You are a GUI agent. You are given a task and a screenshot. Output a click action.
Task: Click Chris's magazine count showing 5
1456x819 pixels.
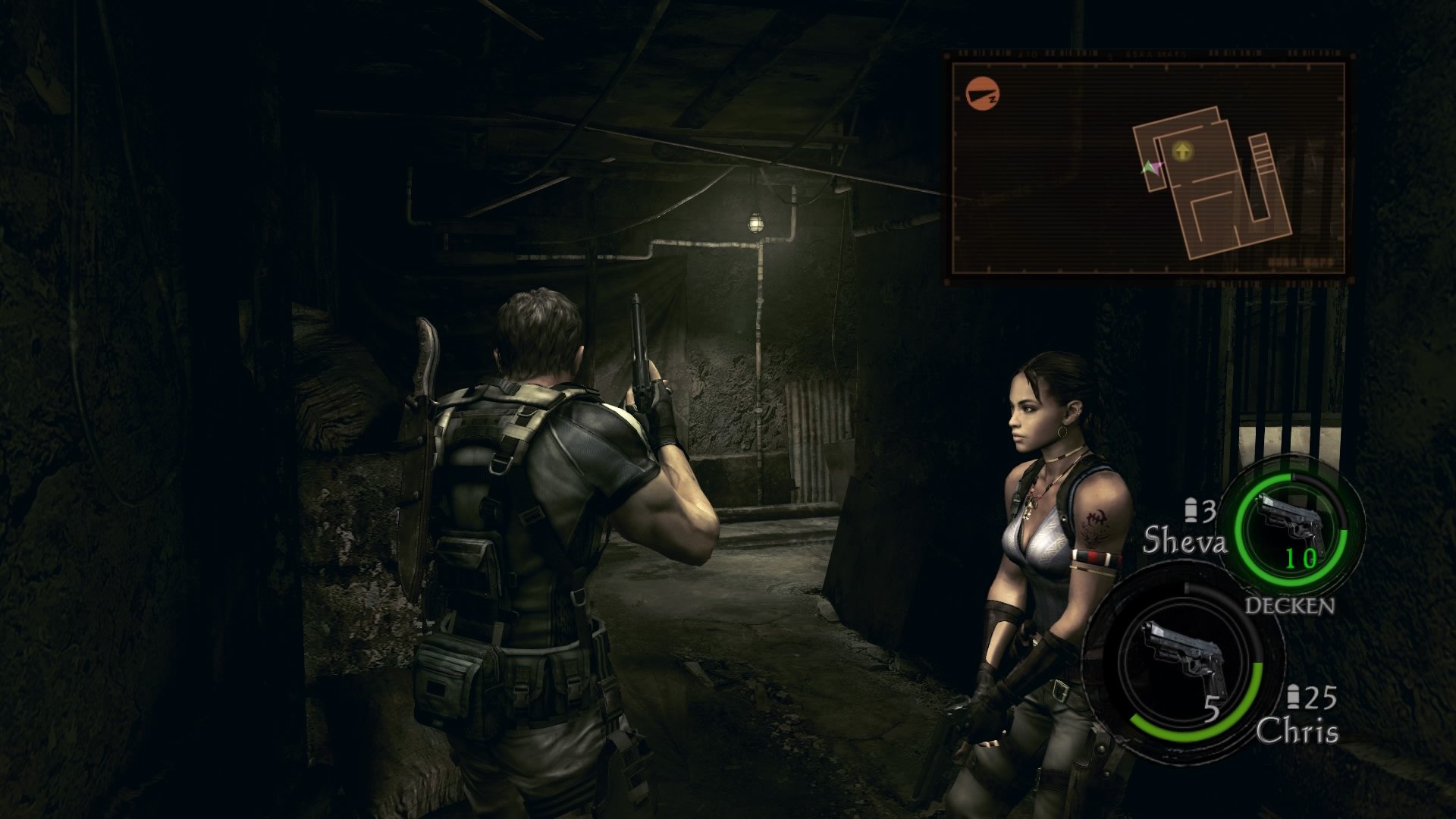(x=1213, y=709)
